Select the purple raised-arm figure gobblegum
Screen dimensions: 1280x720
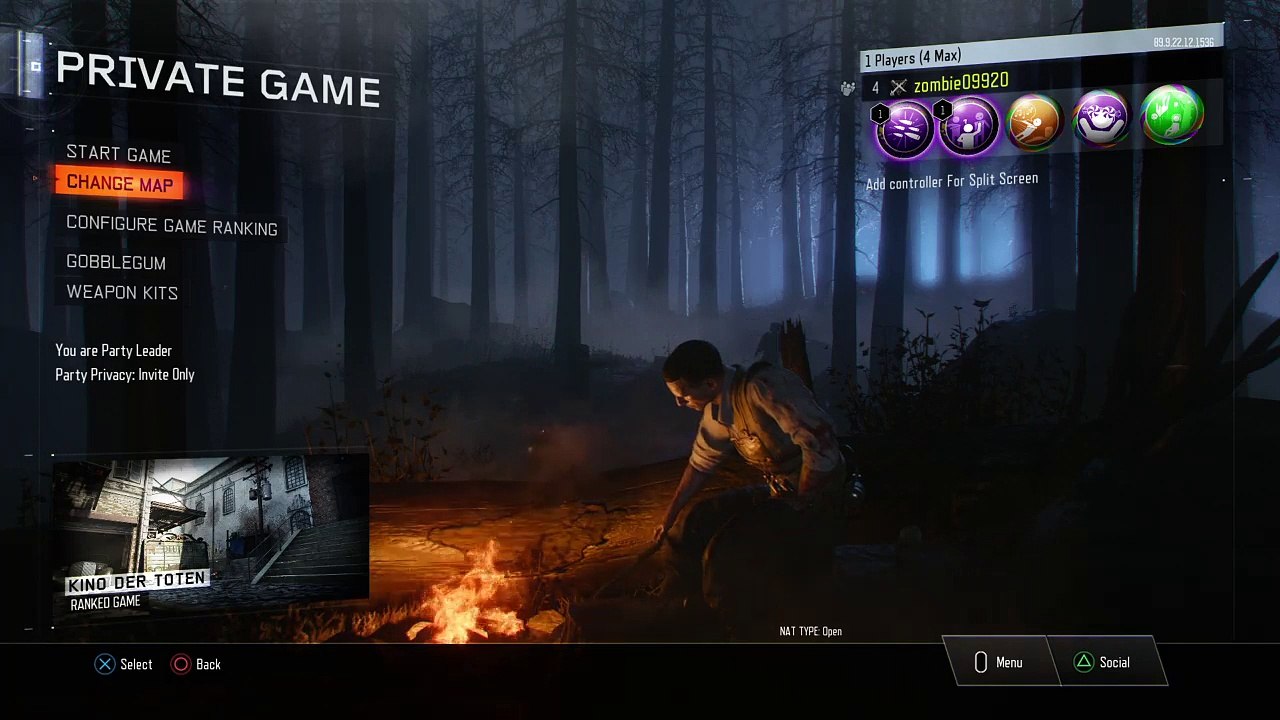[x=967, y=126]
